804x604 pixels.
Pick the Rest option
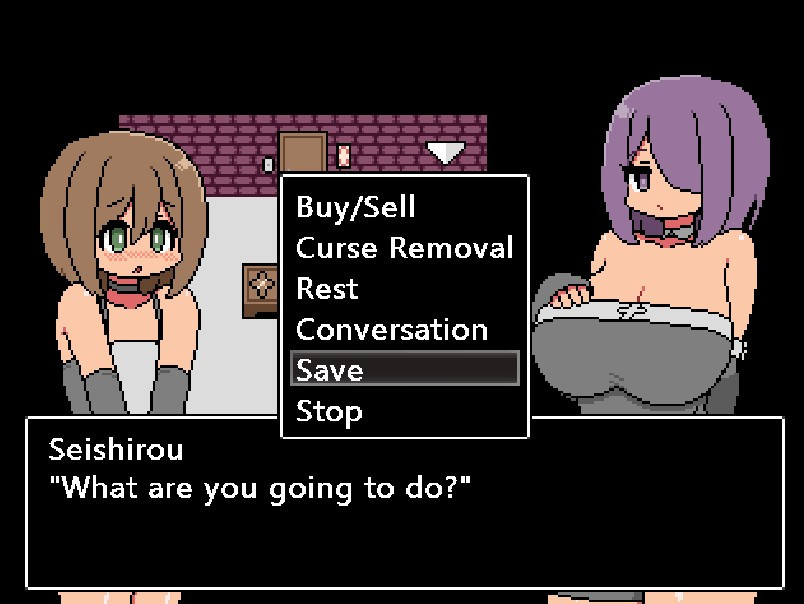click(x=327, y=288)
